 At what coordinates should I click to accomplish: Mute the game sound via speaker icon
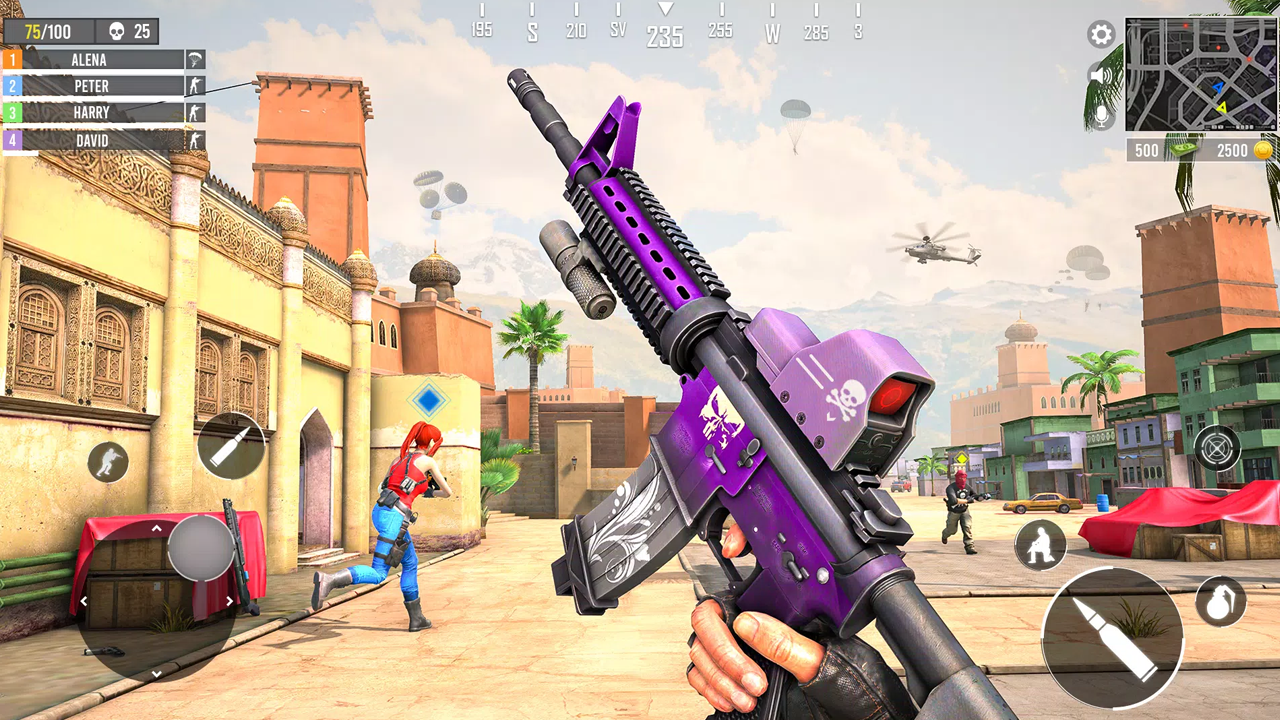(x=1100, y=73)
